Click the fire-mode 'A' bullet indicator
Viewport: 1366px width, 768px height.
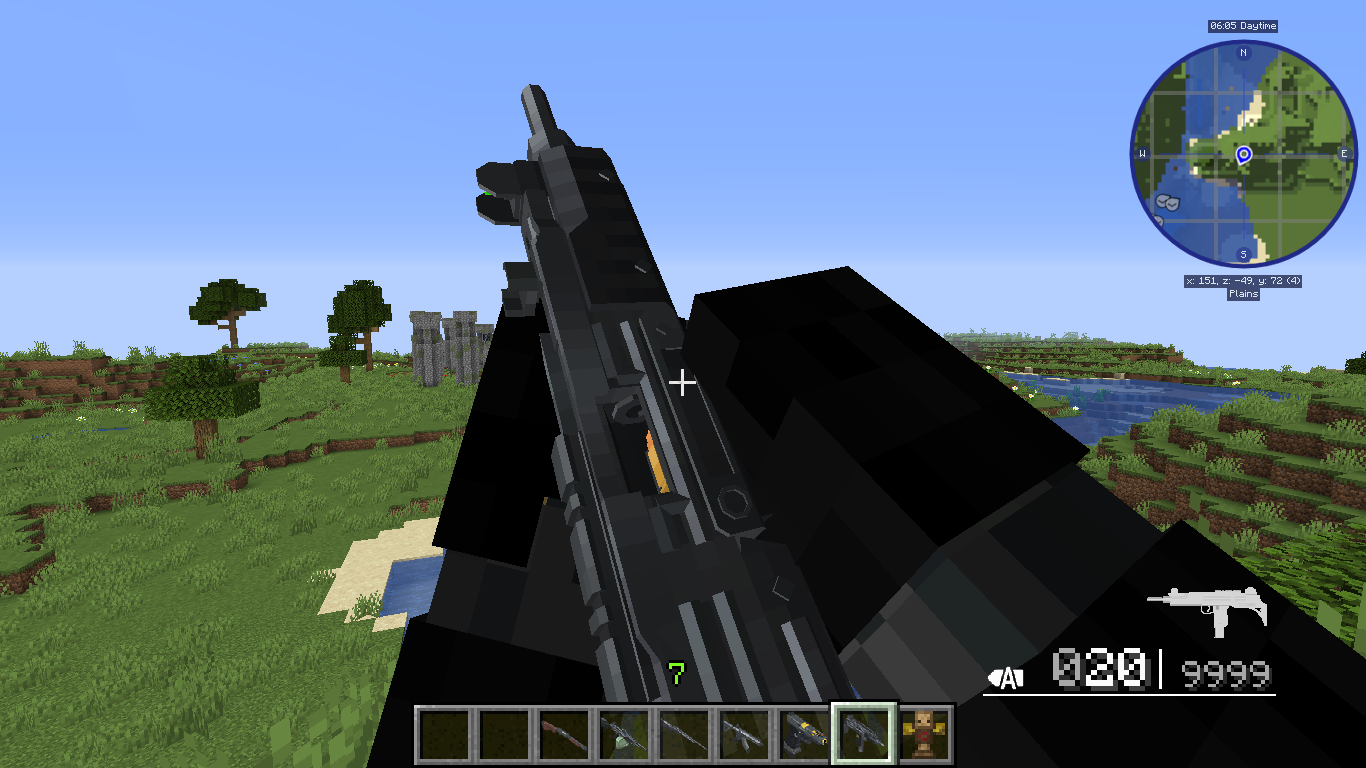[x=1005, y=676]
